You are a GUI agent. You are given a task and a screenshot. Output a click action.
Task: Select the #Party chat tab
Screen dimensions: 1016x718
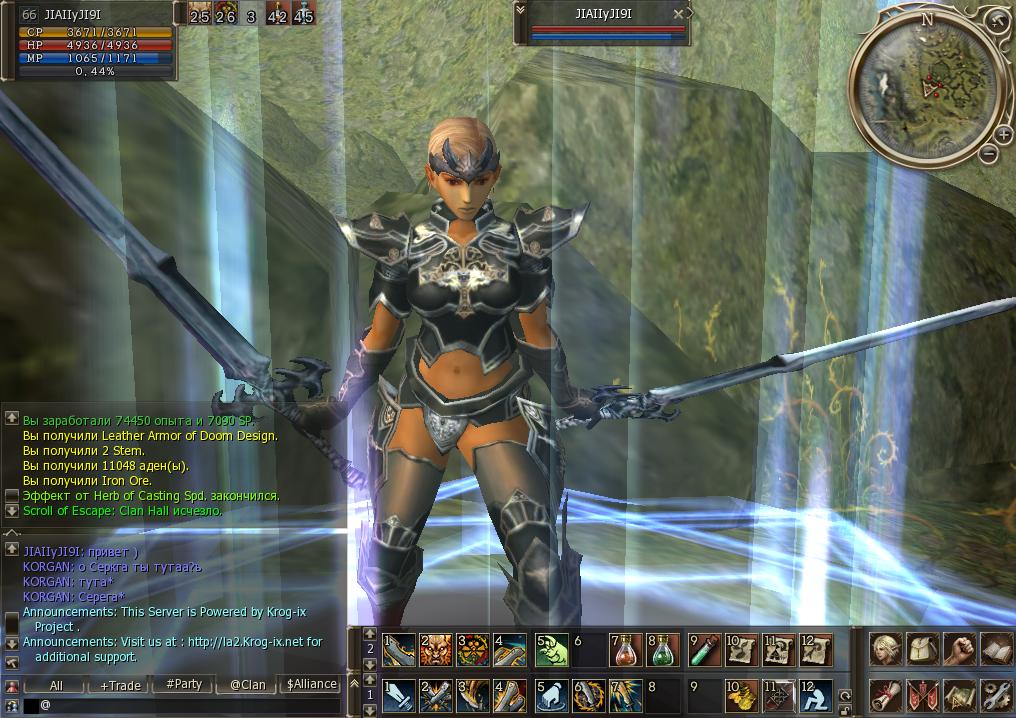click(183, 684)
